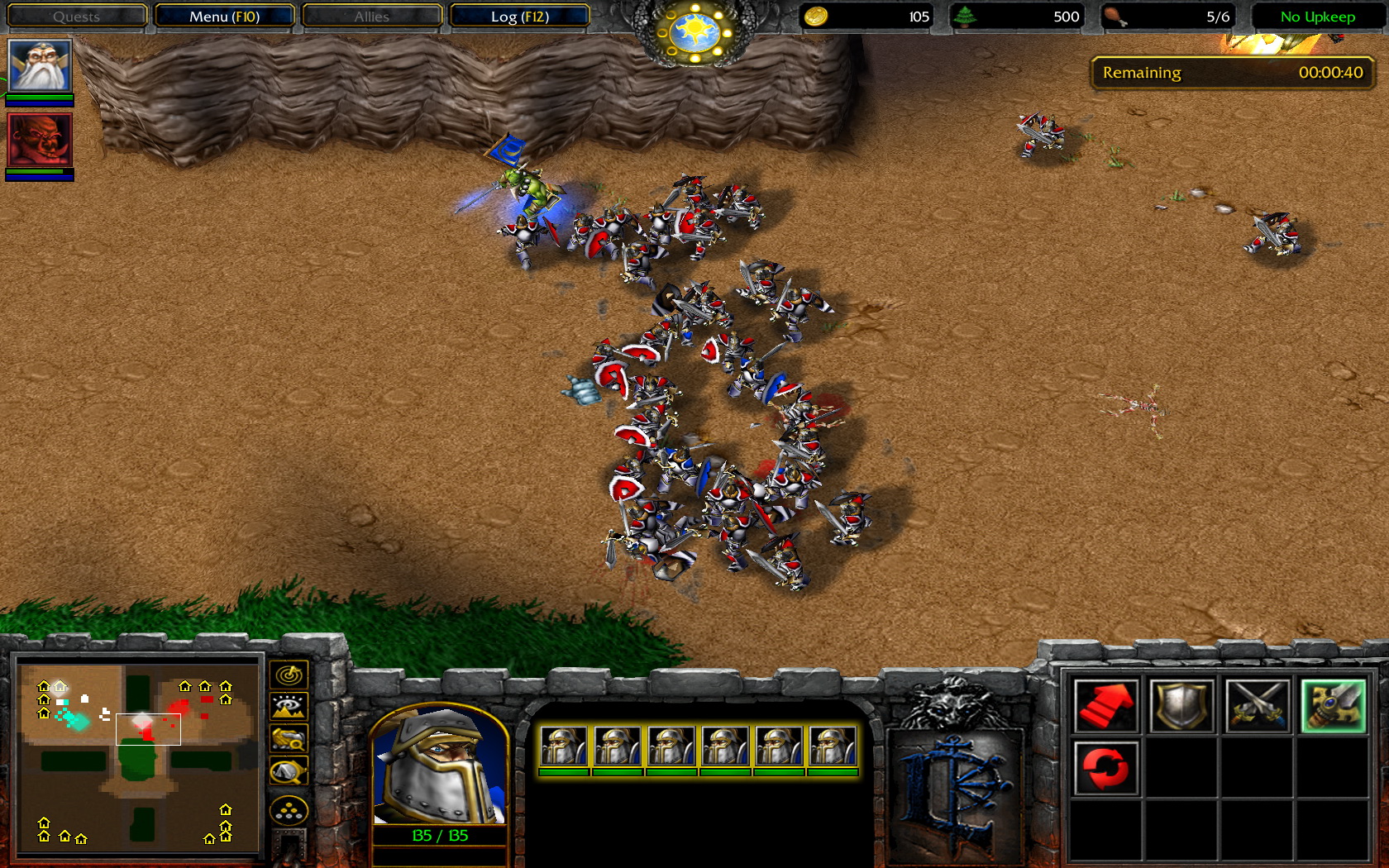Click the Allies button
1389x868 pixels.
371,16
